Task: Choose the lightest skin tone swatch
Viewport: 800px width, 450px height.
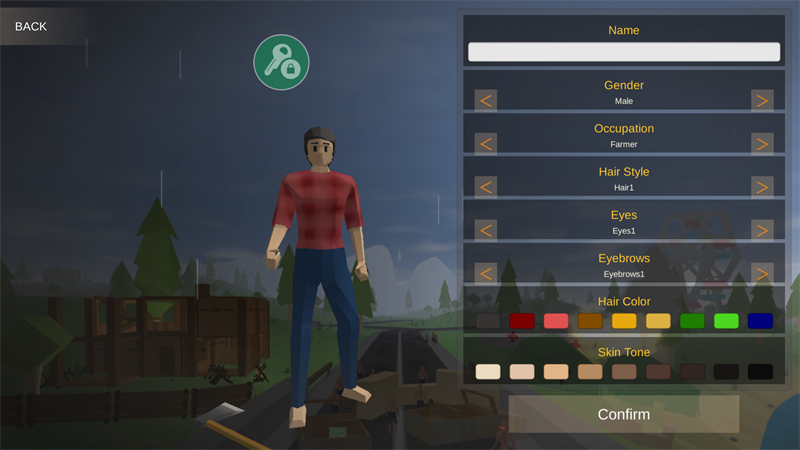Action: 488,371
